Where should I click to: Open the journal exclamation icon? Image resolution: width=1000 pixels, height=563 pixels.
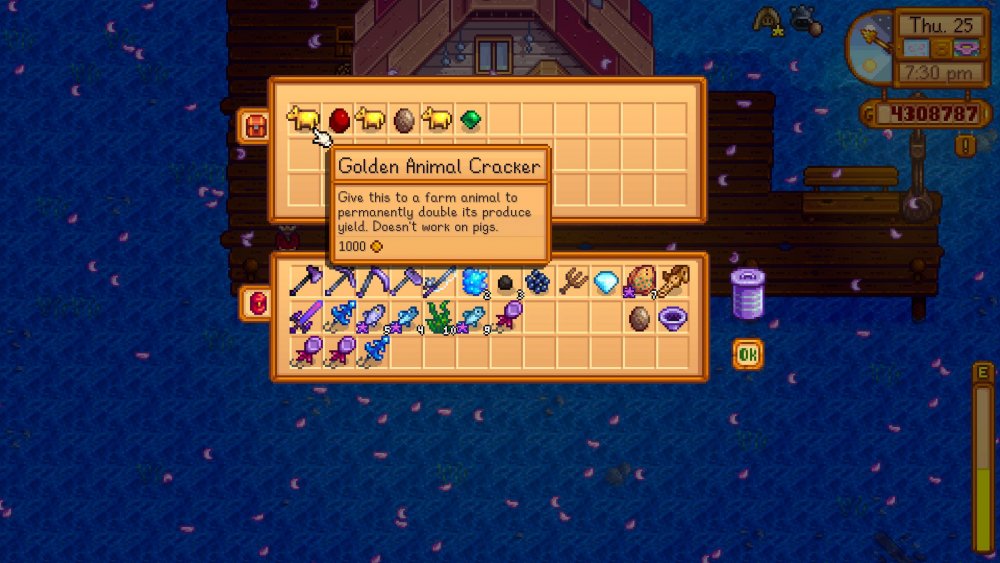966,146
